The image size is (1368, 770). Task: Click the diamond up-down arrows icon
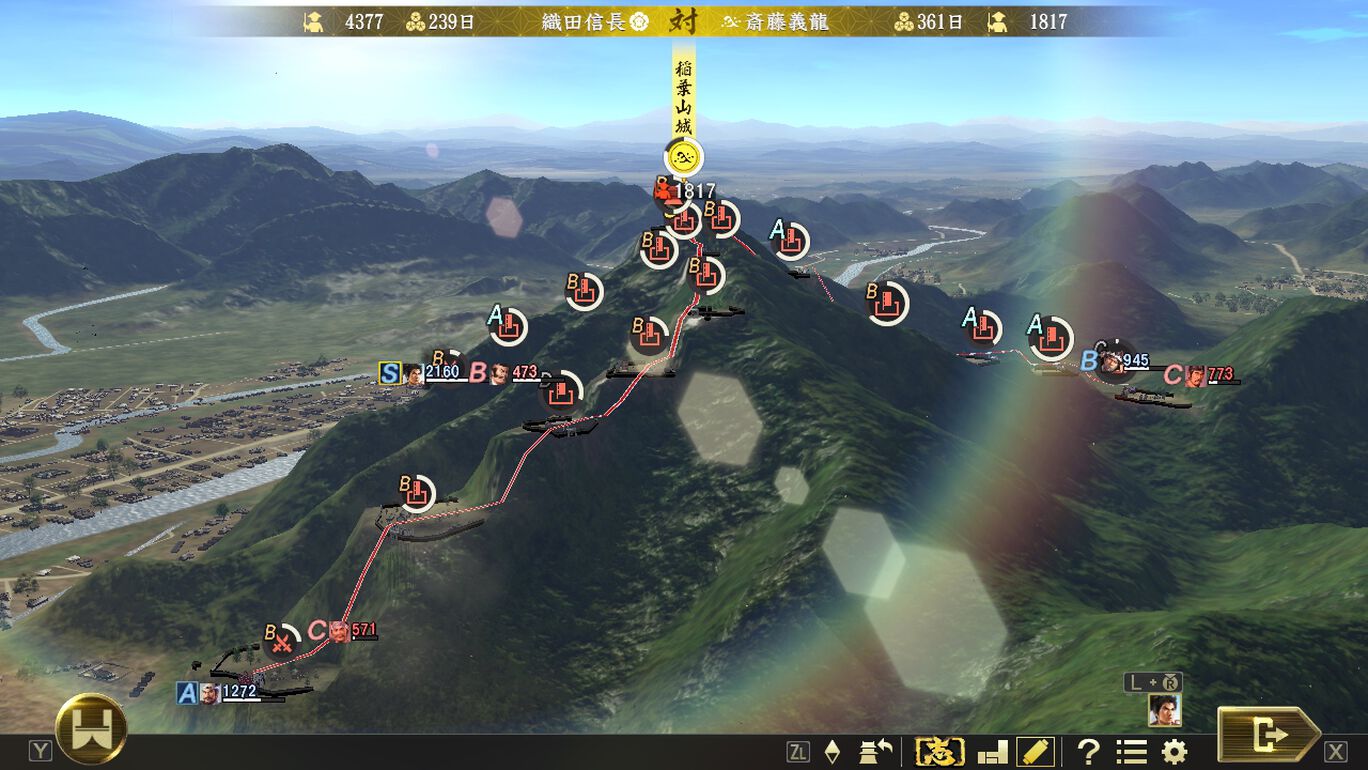click(x=832, y=752)
